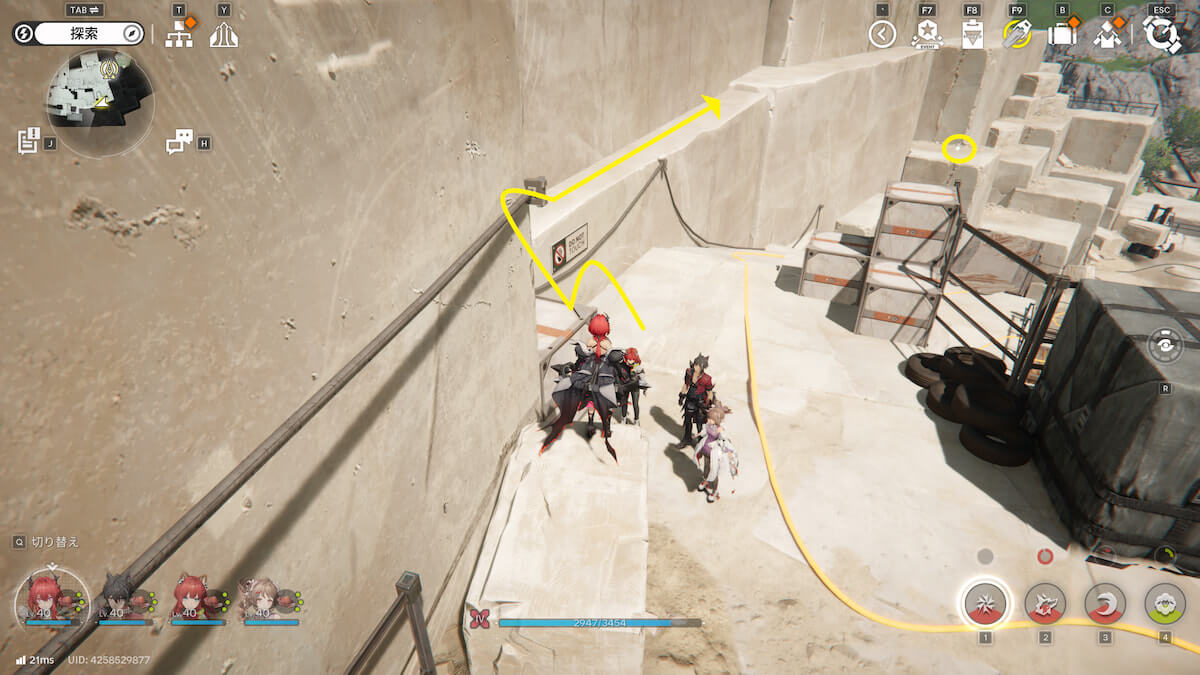
Task: Open the main system menu ring icon
Action: coord(1161,35)
